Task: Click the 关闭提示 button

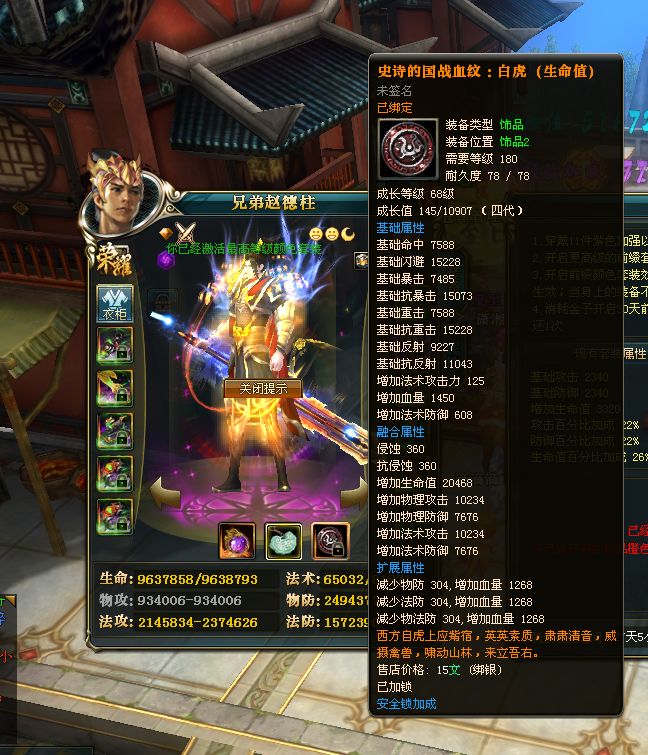Action: point(263,388)
